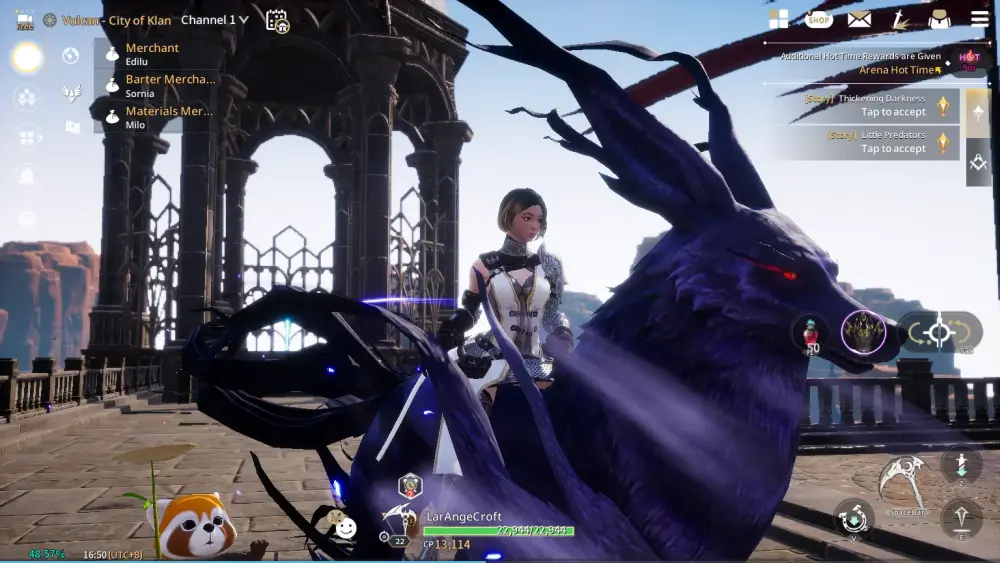Open the four-squares grid menu in top bar
The width and height of the screenshot is (1000, 563).
click(x=778, y=19)
